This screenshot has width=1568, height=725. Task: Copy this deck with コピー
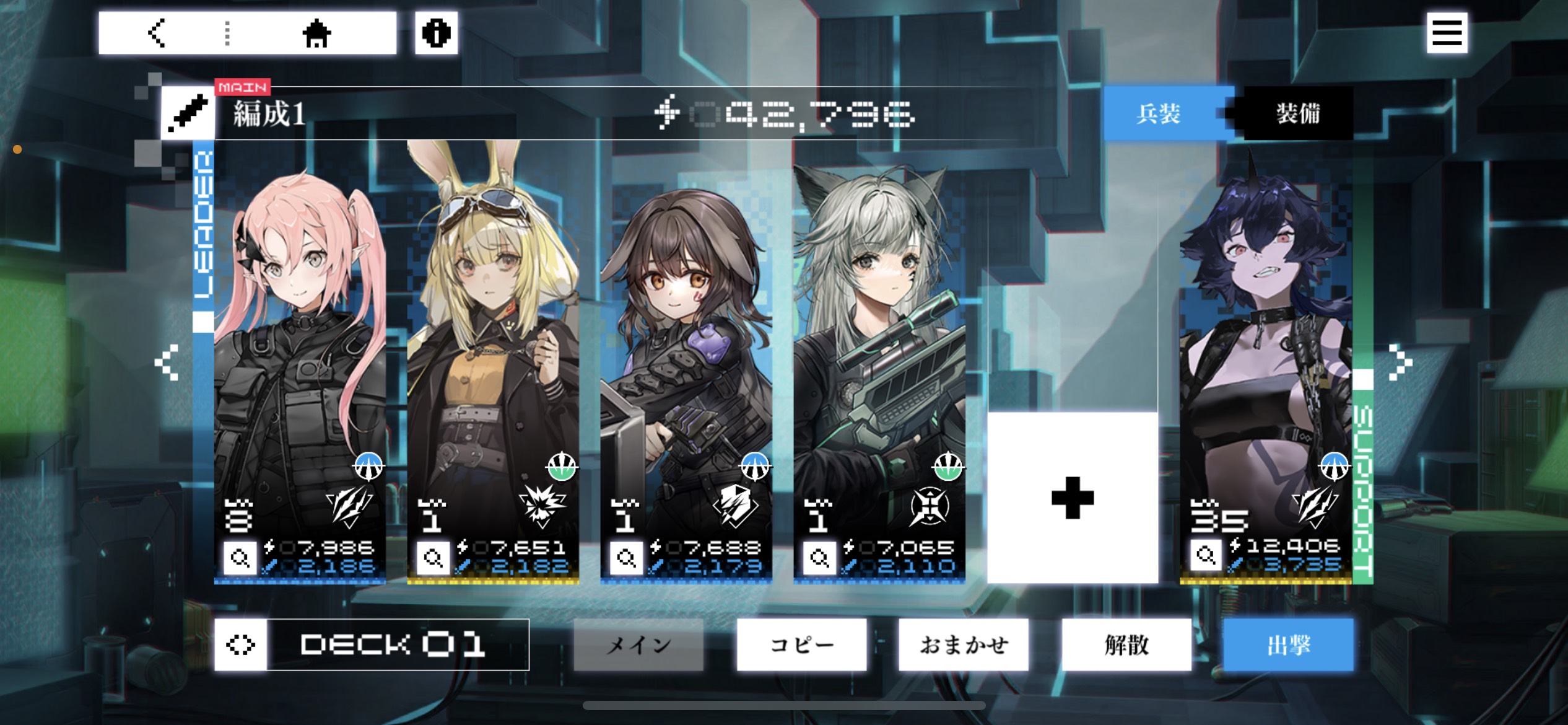pyautogui.click(x=801, y=644)
